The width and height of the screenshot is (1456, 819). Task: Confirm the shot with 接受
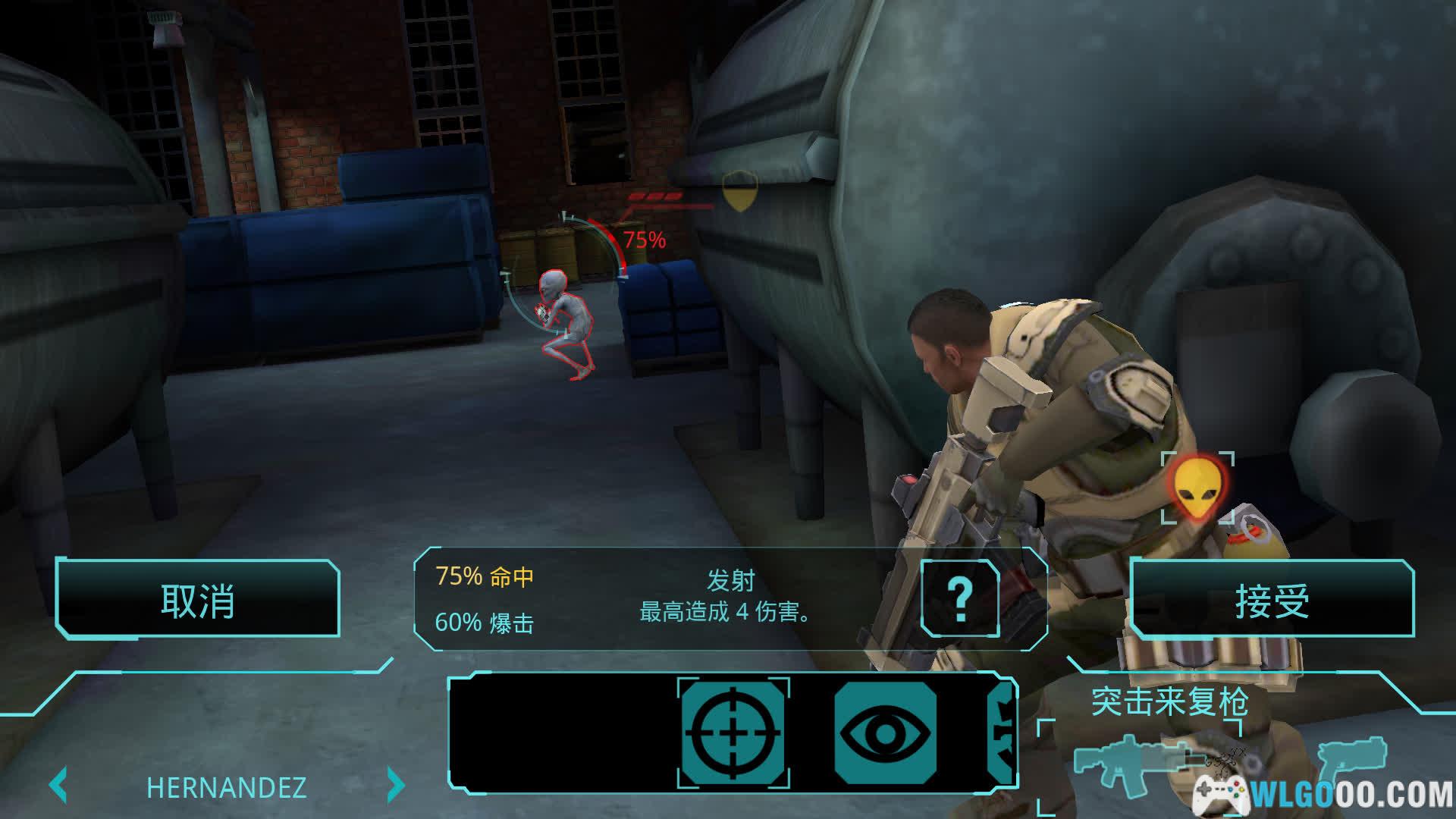(1272, 600)
